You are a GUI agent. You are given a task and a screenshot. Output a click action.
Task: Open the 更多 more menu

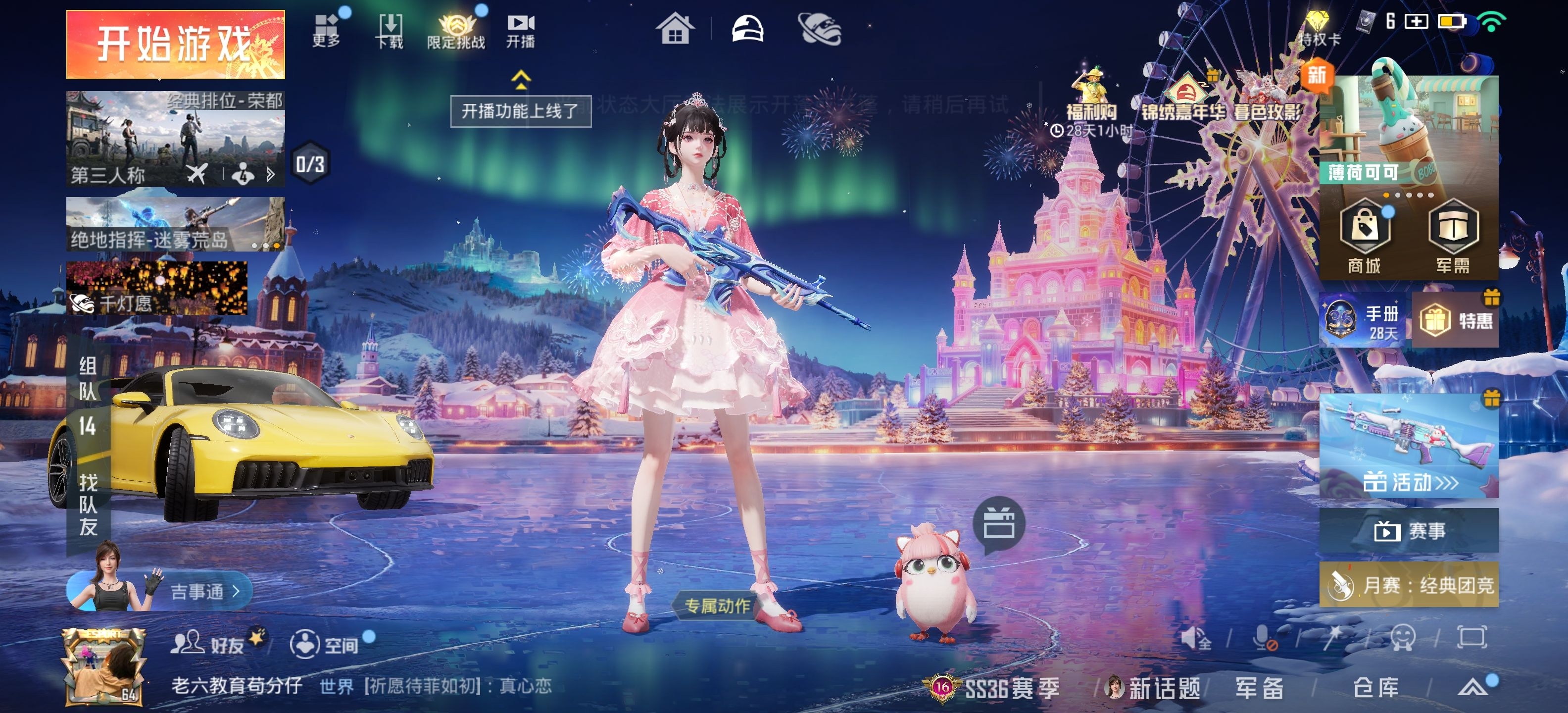(327, 30)
